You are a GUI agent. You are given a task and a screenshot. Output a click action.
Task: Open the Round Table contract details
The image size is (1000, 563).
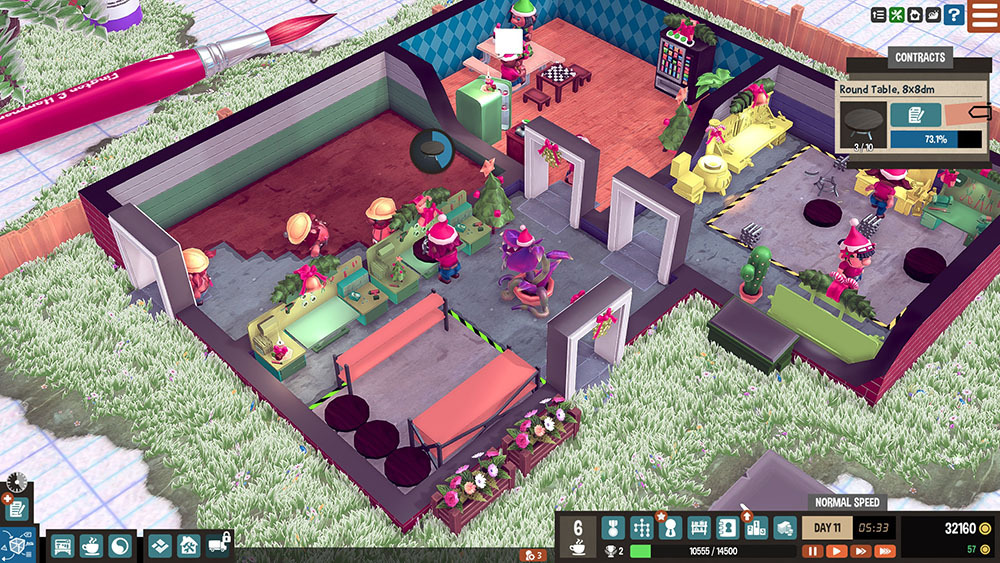[x=916, y=115]
